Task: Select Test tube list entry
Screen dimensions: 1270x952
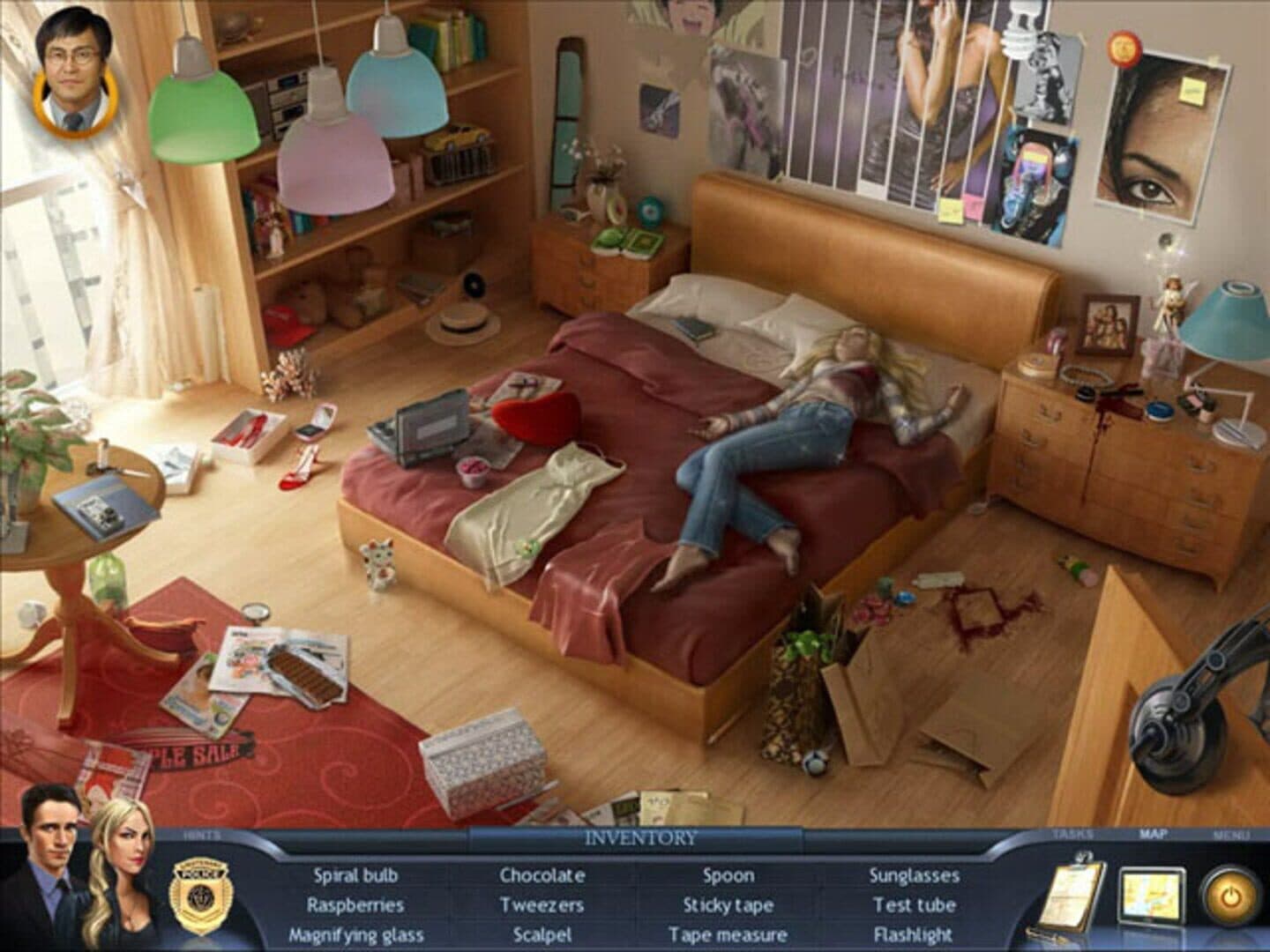Action: click(x=915, y=905)
